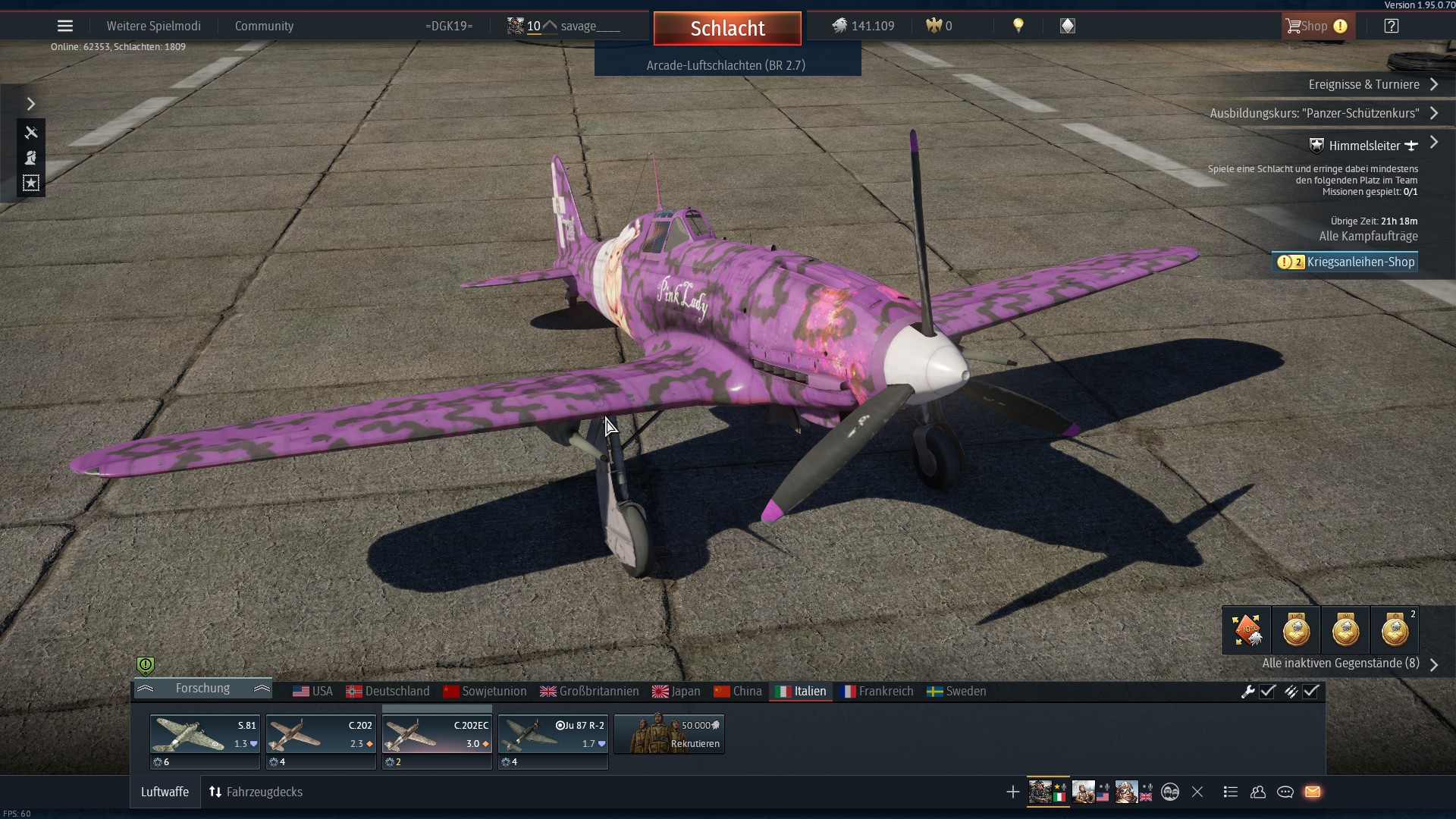
Task: Open Fahrzeugdecks presets
Action: (x=256, y=792)
